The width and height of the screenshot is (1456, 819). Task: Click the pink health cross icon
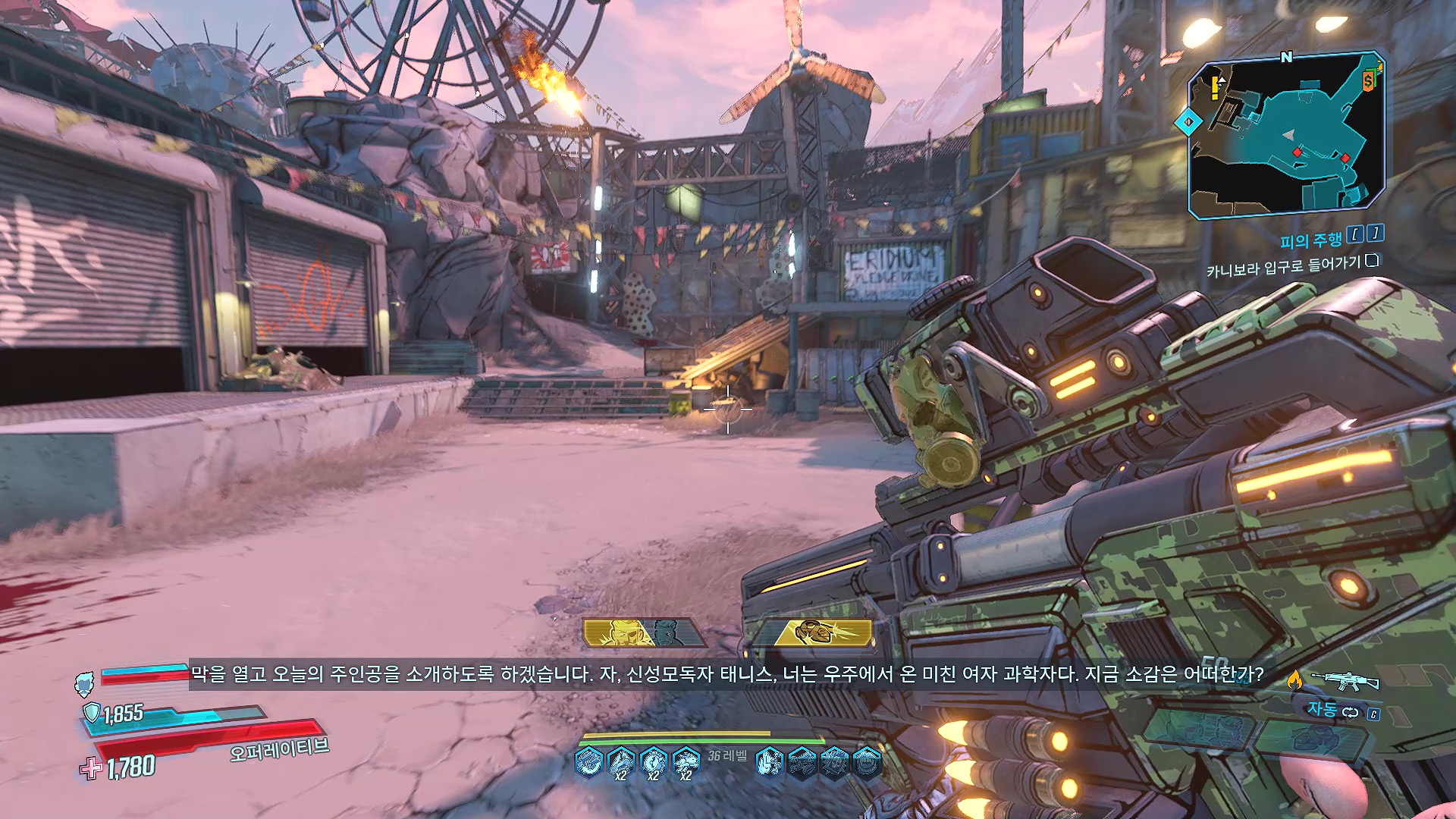[91, 769]
